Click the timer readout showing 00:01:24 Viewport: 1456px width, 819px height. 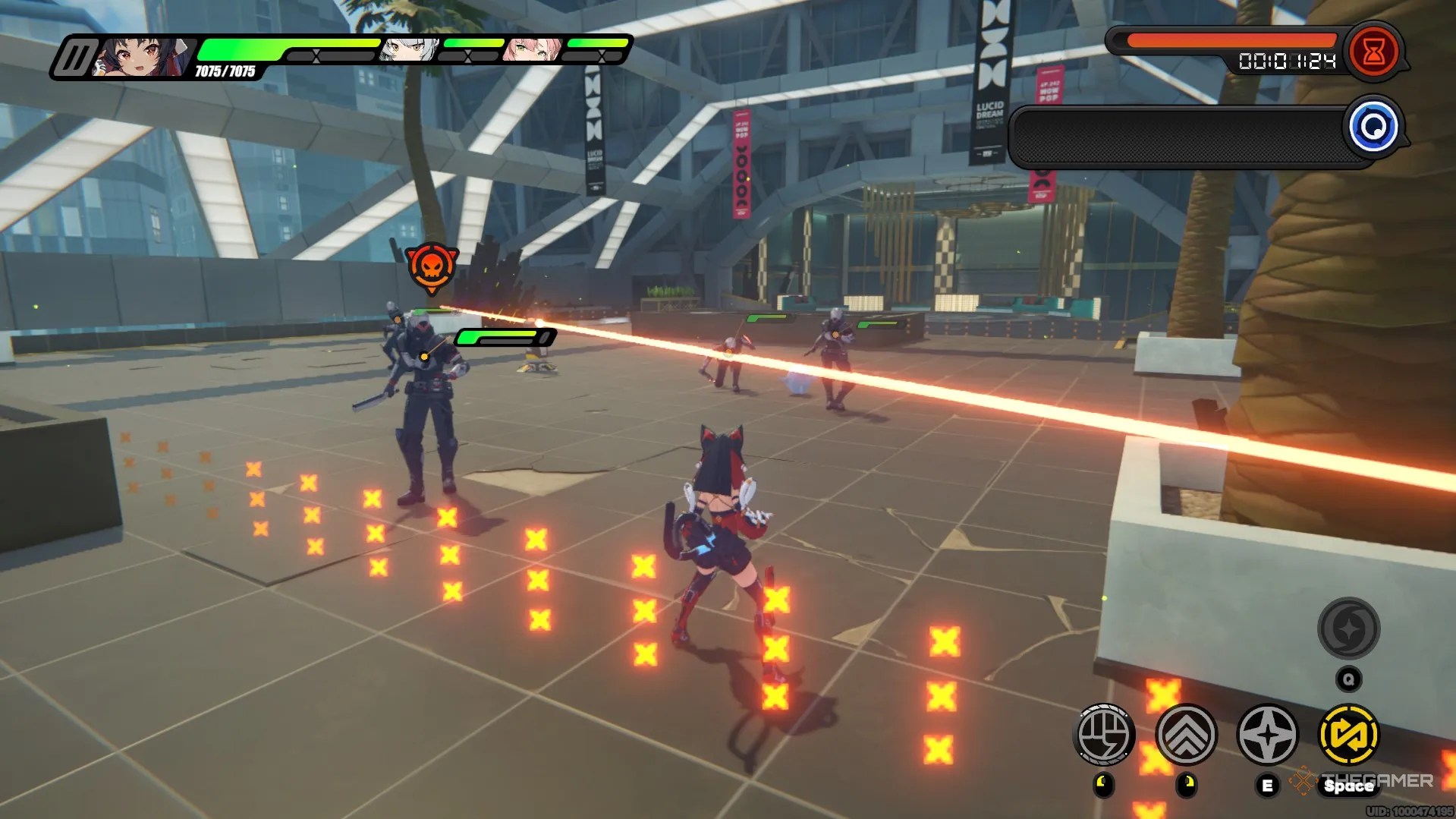pyautogui.click(x=1288, y=61)
